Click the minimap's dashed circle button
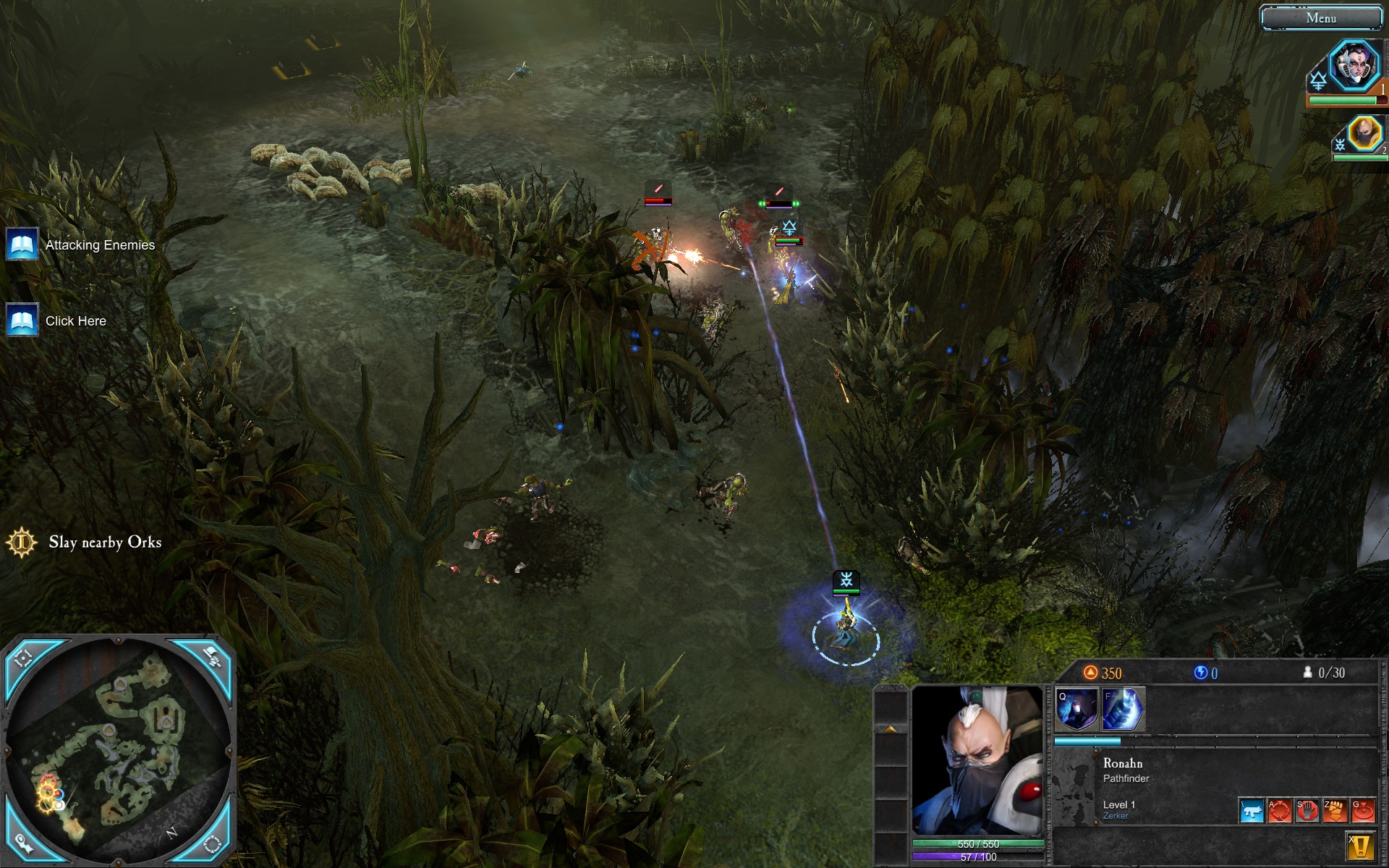 [x=212, y=843]
